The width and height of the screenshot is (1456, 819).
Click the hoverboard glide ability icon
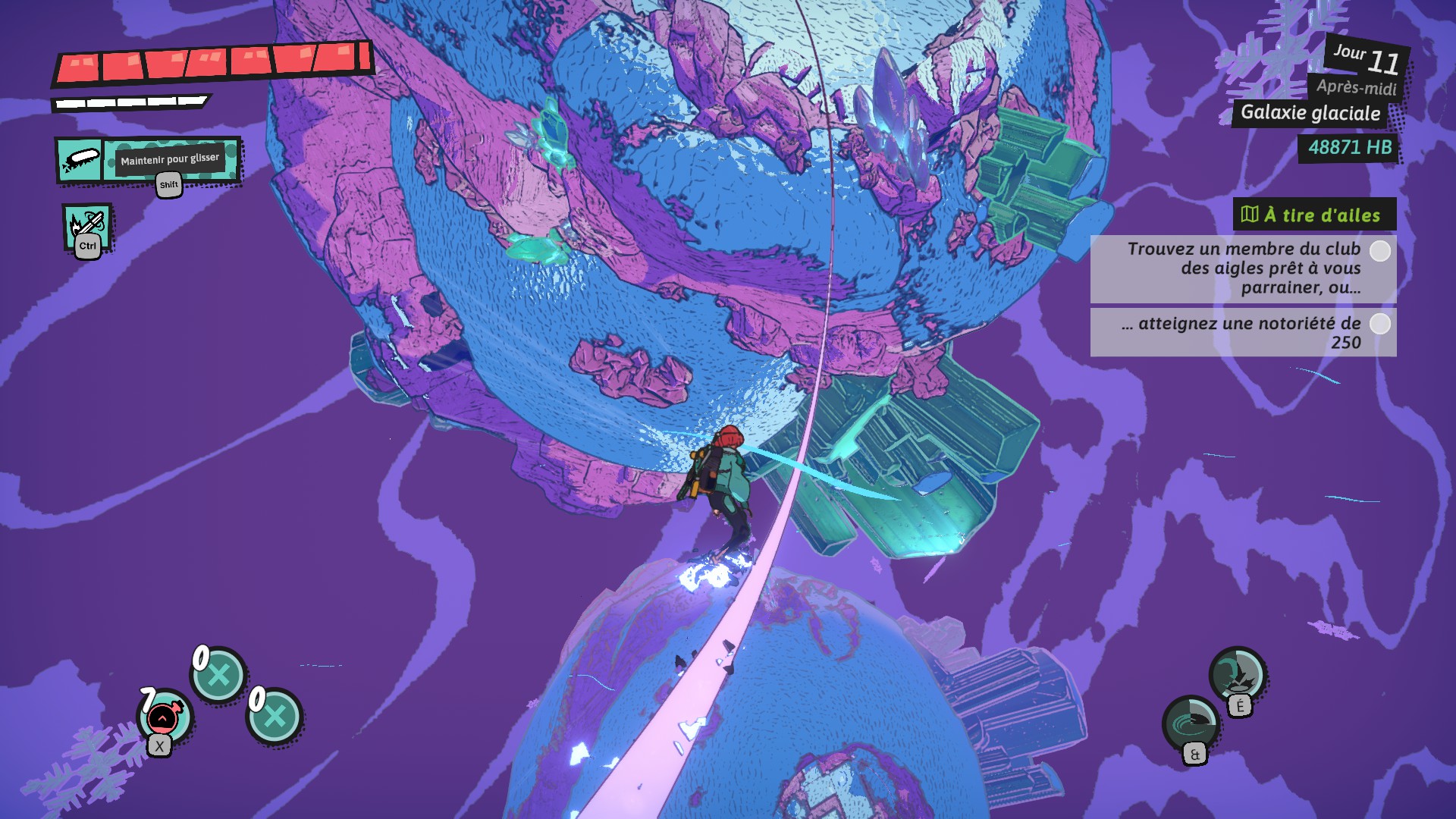pyautogui.click(x=80, y=160)
